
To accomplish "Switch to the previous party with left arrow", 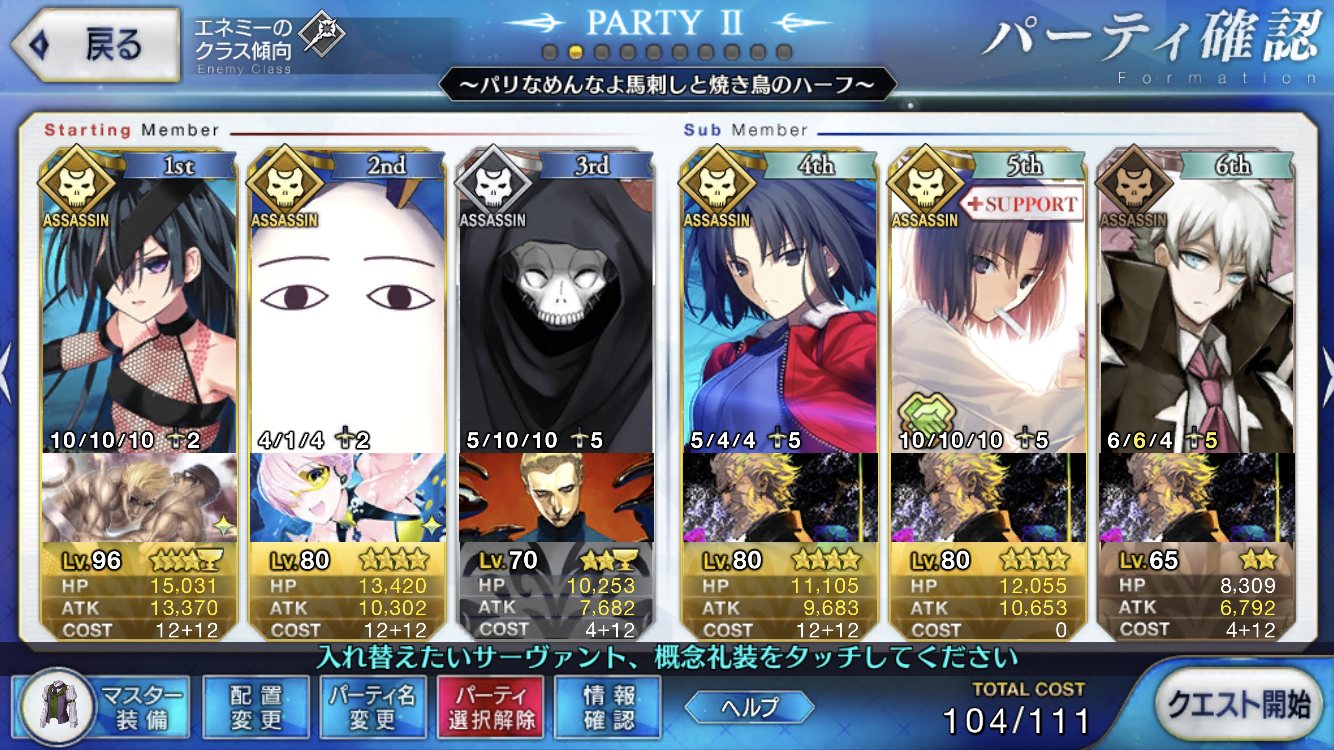I will 7,362.
